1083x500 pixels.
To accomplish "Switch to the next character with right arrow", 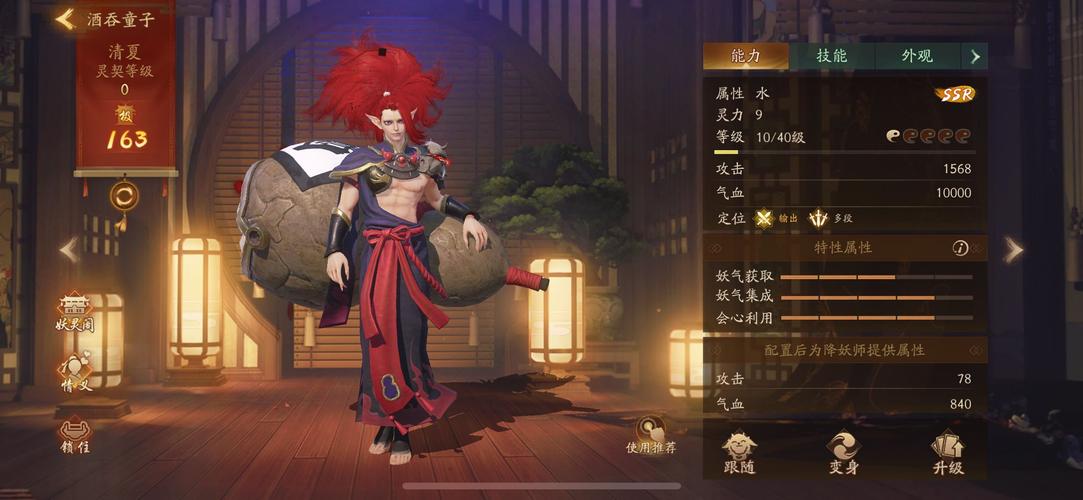I will tap(1013, 250).
